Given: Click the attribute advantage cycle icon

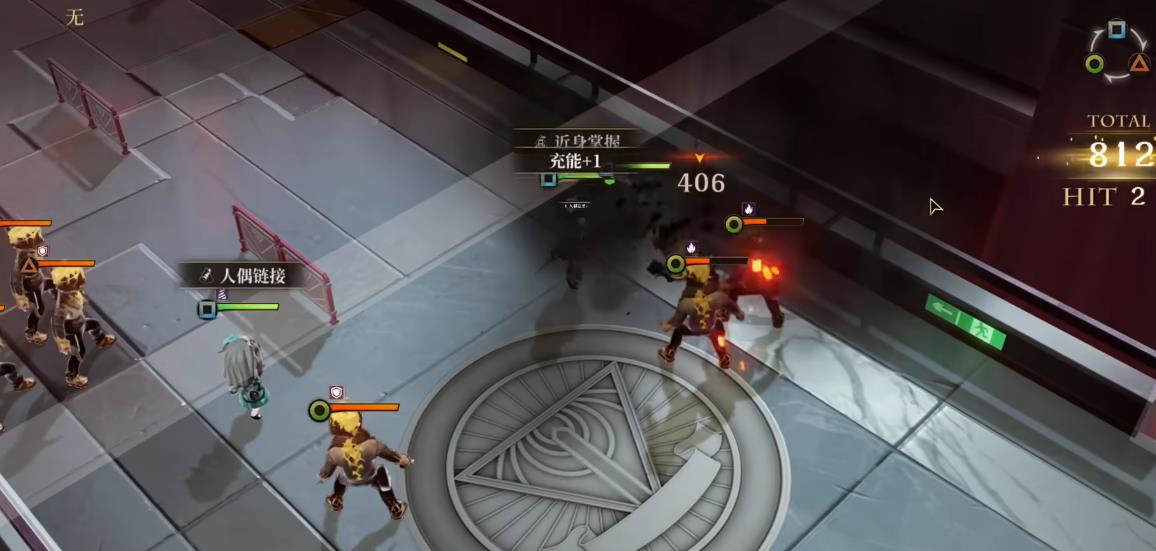Looking at the screenshot, I should click(1116, 50).
